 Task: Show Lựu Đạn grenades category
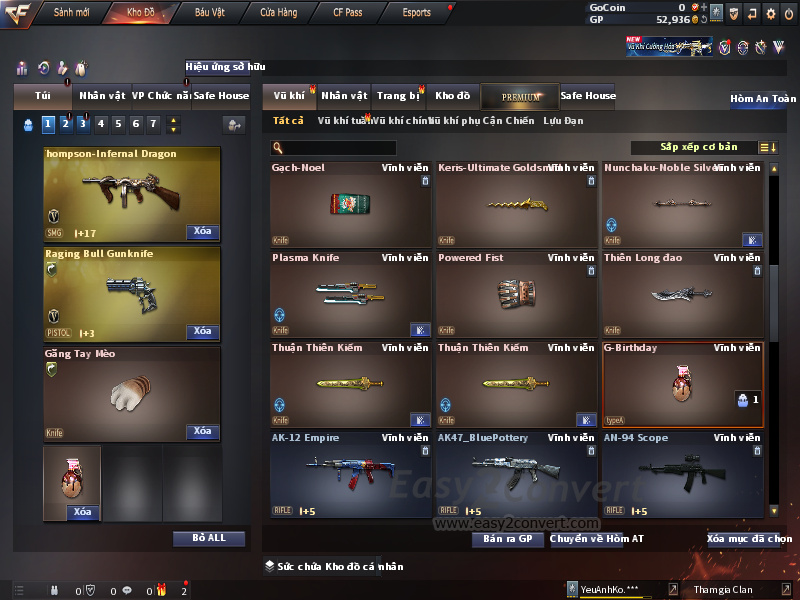point(563,121)
